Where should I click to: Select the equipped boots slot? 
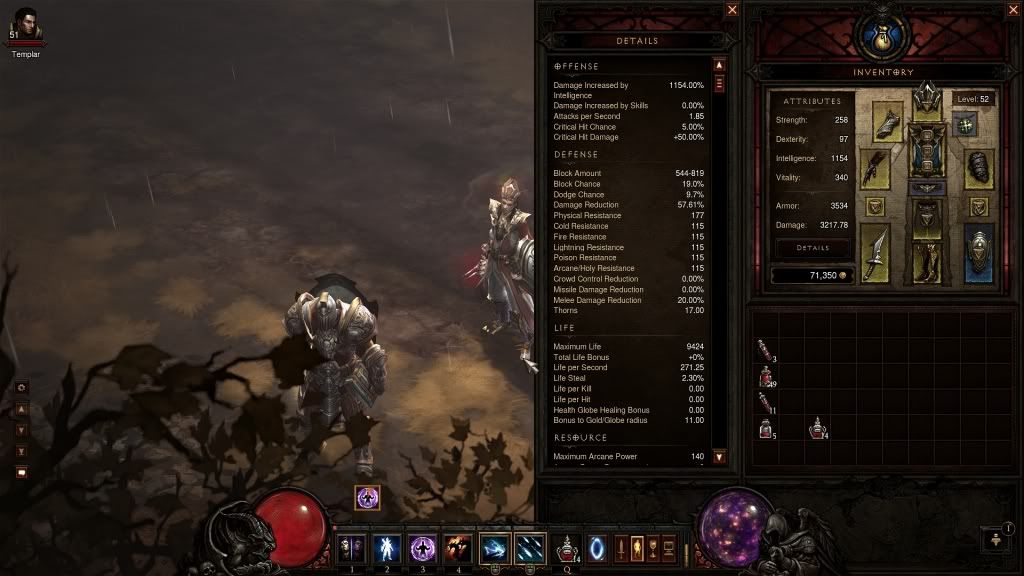[927, 262]
